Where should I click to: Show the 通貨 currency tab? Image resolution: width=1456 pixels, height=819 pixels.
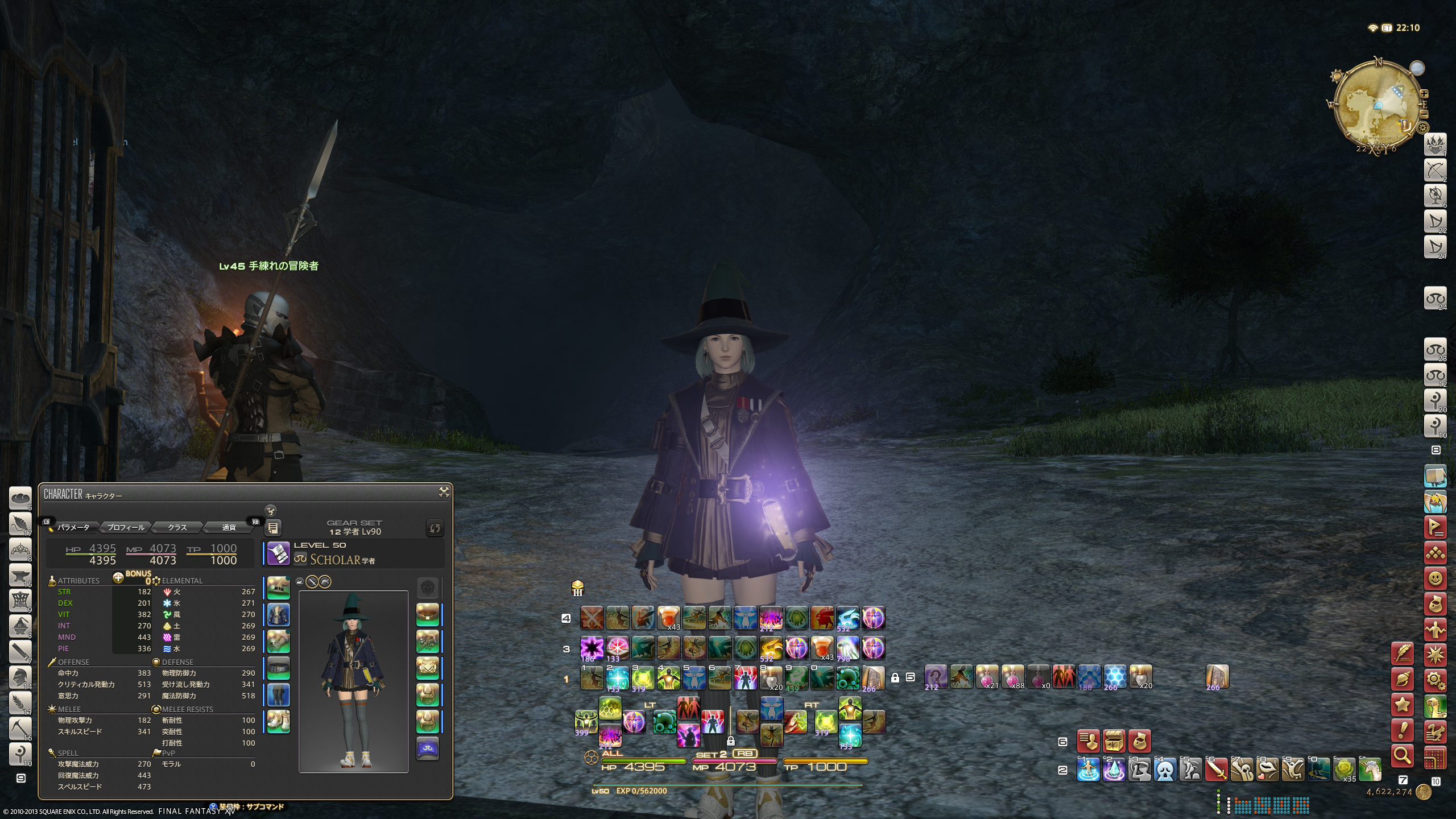[229, 527]
